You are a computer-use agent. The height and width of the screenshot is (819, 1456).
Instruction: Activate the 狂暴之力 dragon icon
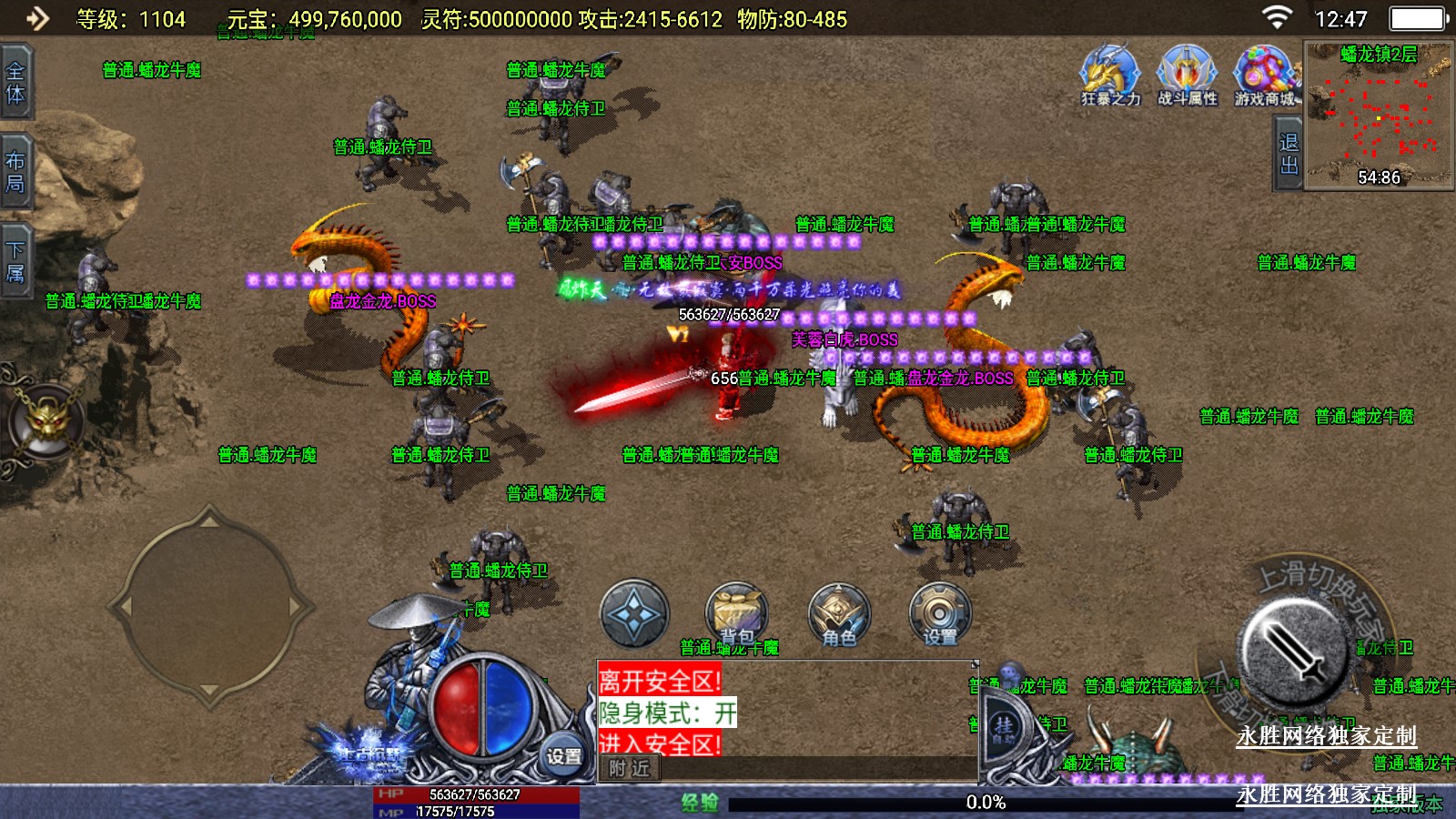point(1109,75)
